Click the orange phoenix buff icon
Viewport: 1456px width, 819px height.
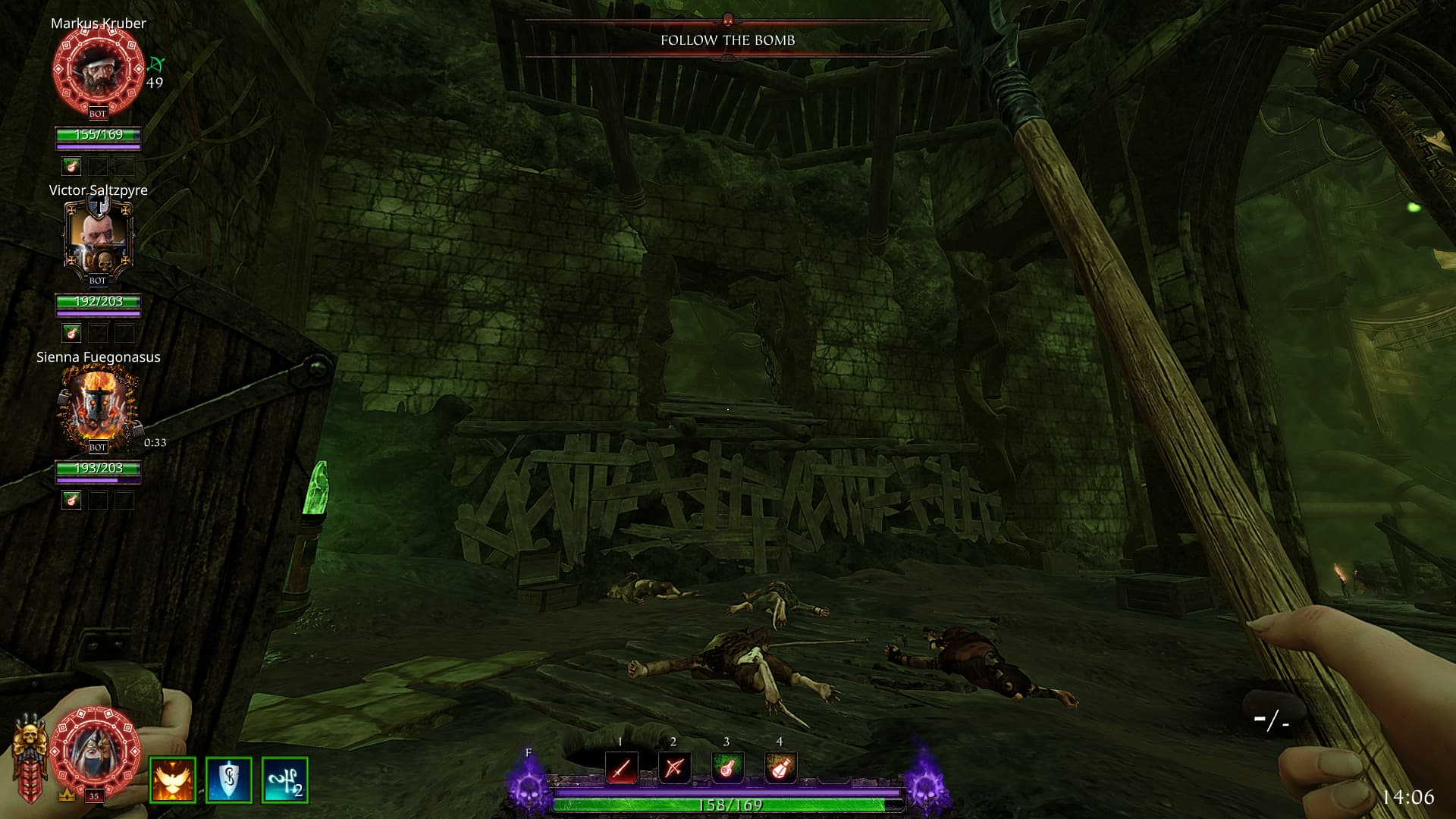coord(173,780)
